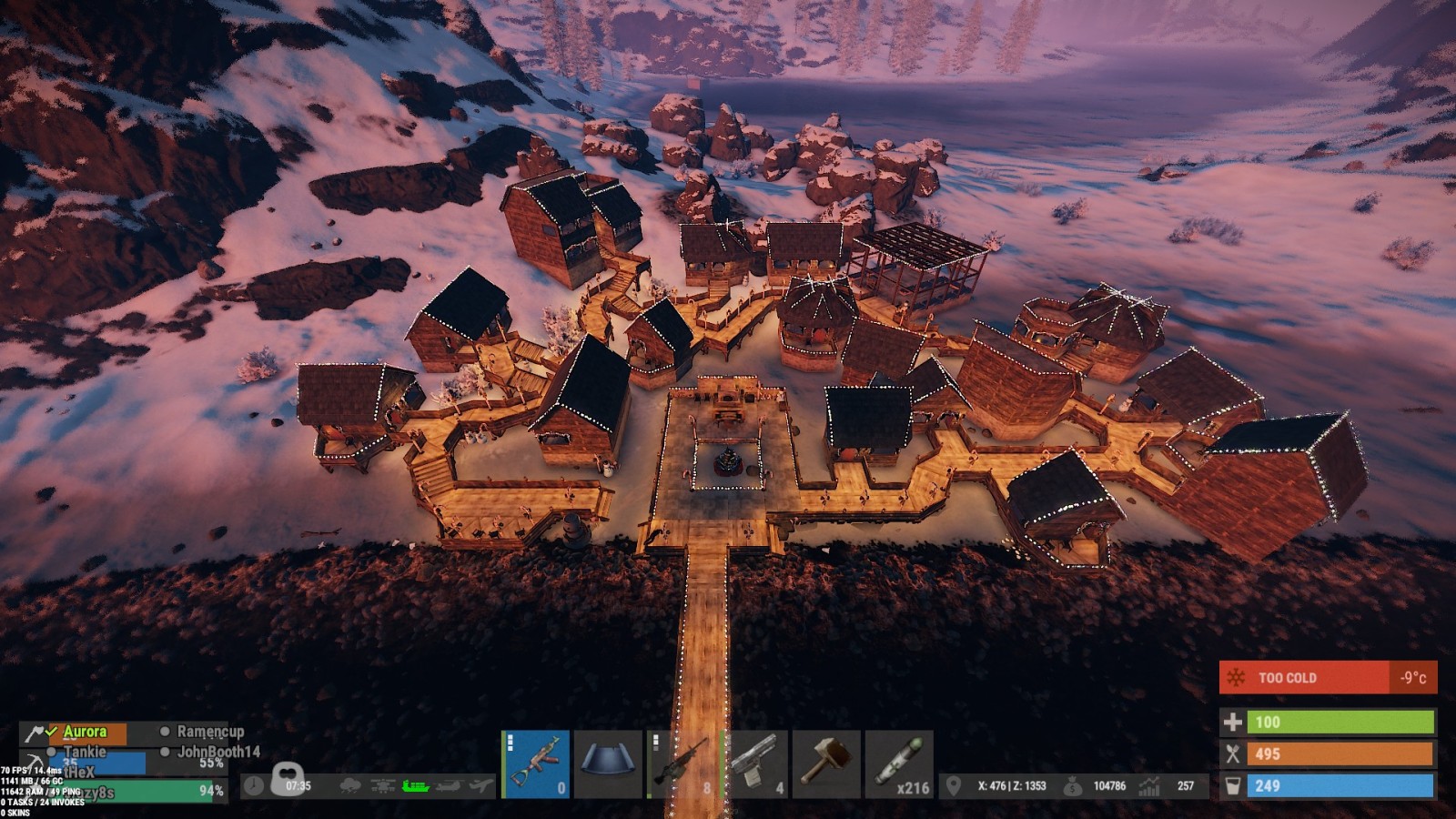This screenshot has height=819, width=1456.
Task: Select the rocket ammo slot with x216
Action: pyautogui.click(x=898, y=764)
